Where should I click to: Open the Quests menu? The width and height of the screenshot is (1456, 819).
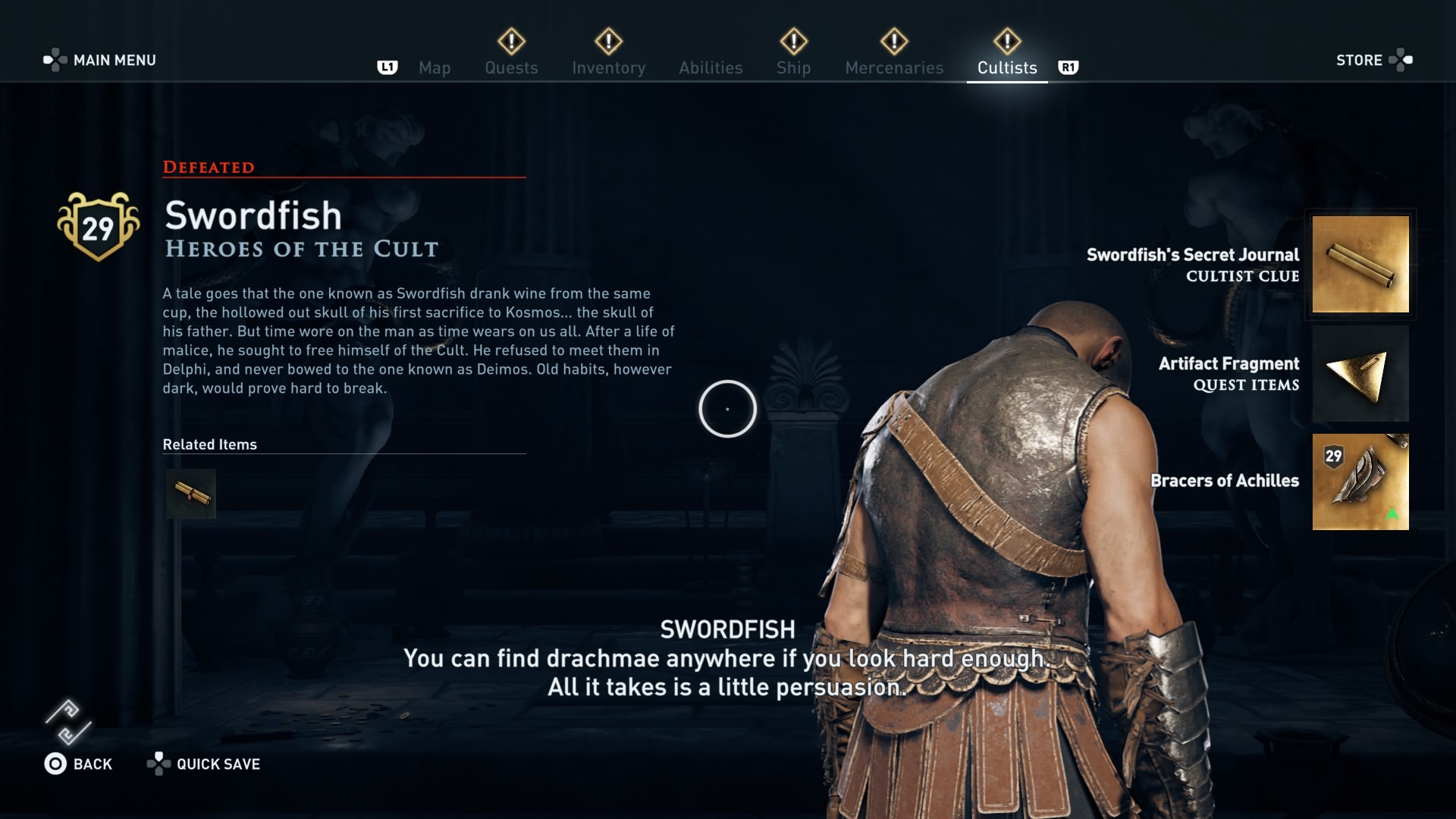tap(511, 67)
